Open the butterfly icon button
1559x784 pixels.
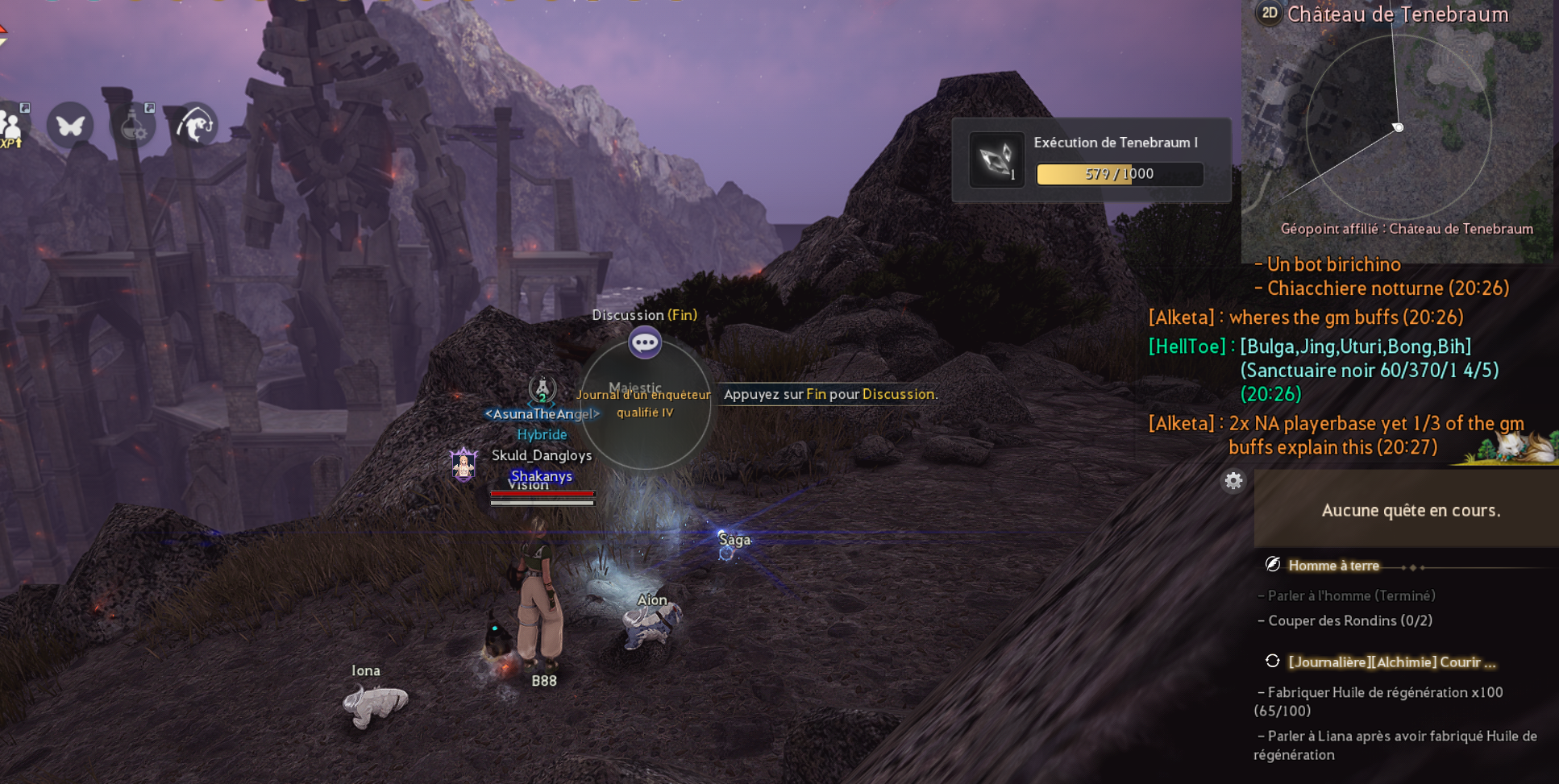tap(70, 126)
